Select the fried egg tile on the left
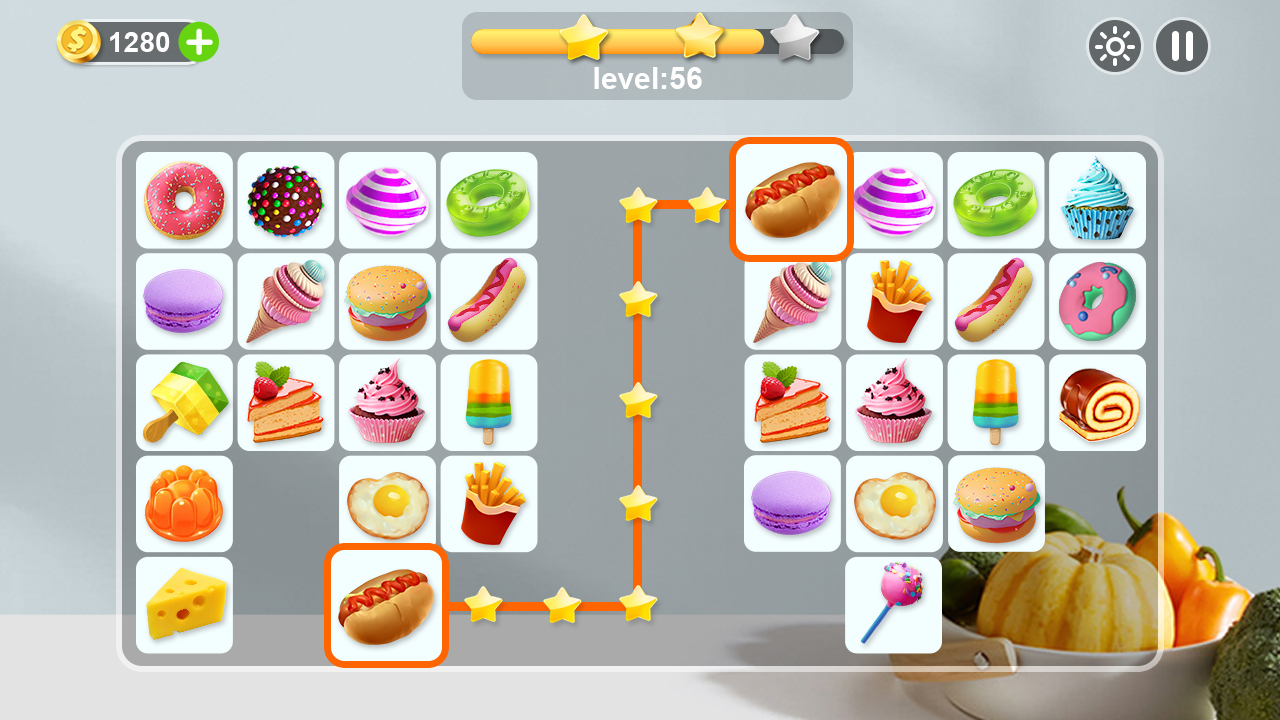The width and height of the screenshot is (1280, 720). [388, 503]
